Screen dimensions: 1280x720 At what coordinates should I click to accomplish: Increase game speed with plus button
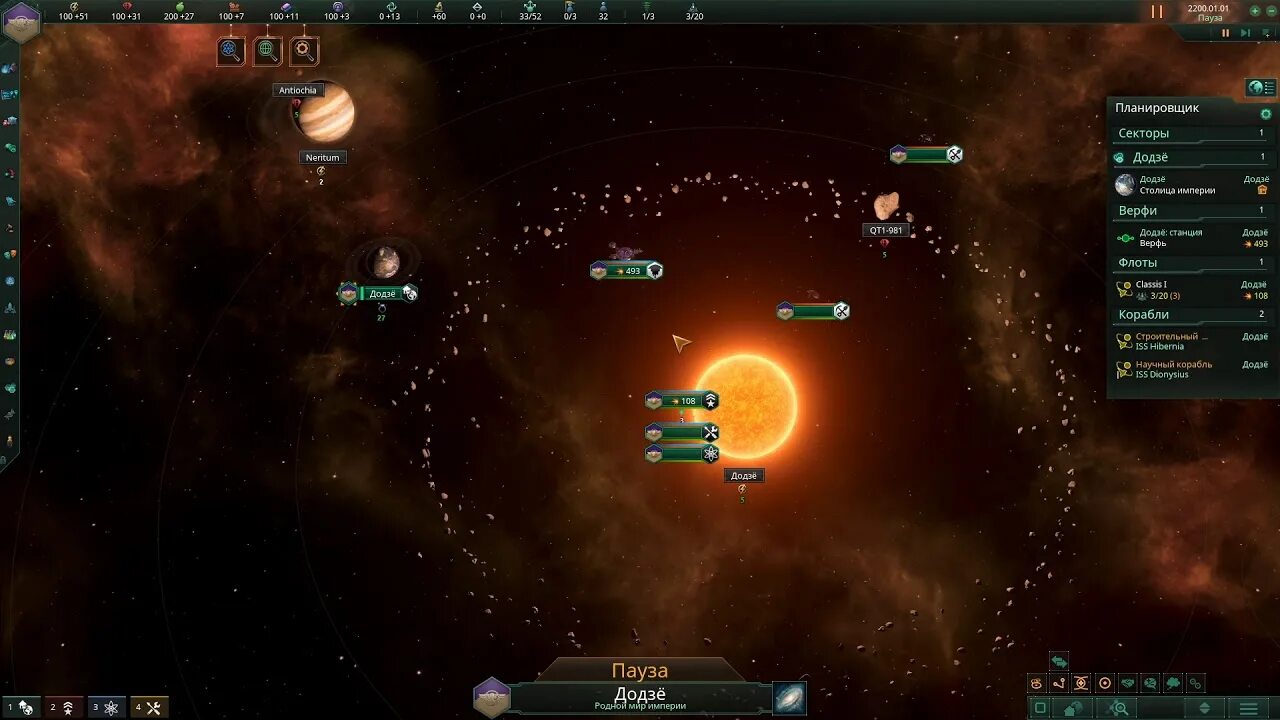click(1254, 11)
